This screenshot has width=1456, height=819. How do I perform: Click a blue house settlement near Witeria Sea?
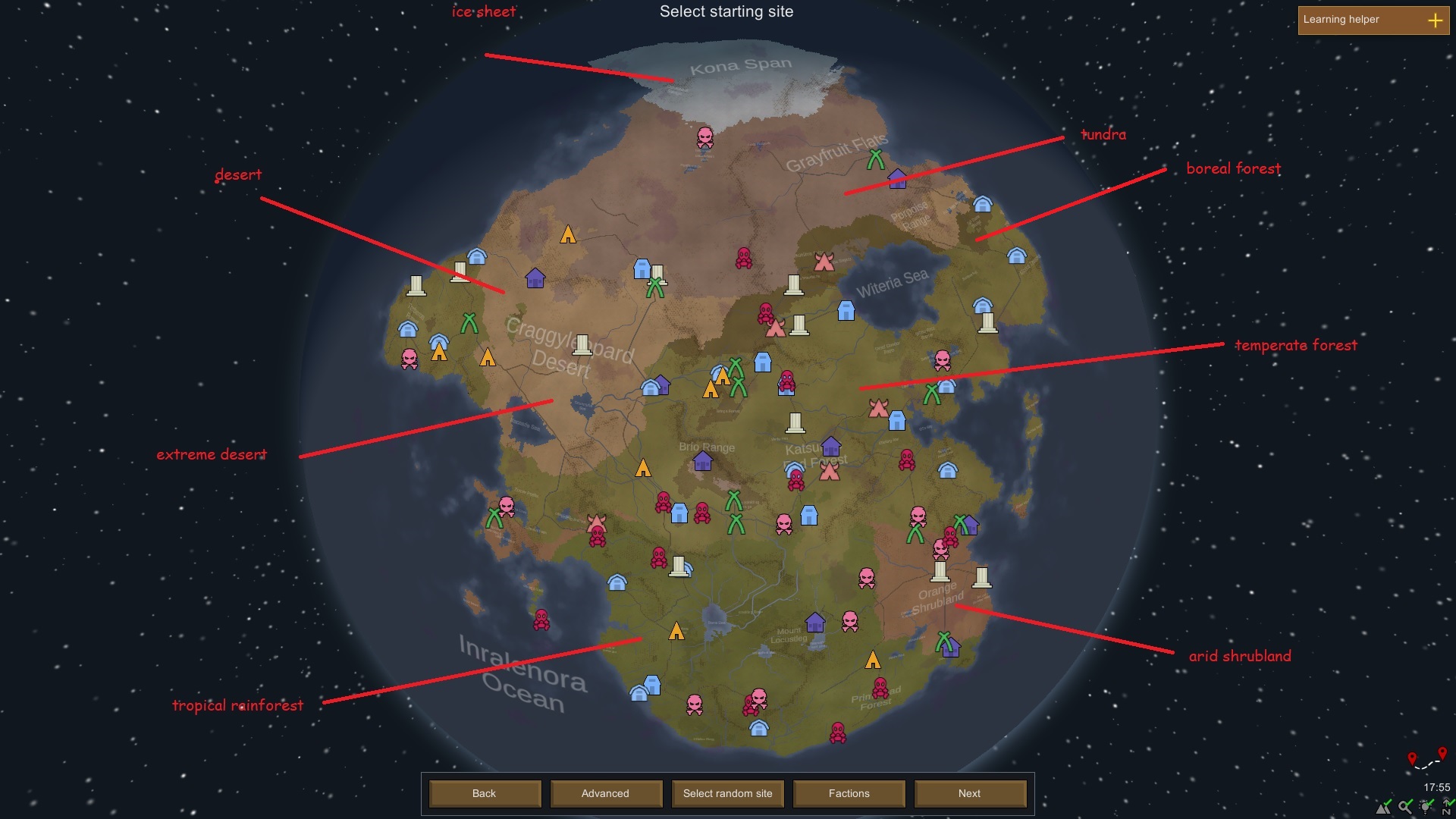pyautogui.click(x=847, y=311)
